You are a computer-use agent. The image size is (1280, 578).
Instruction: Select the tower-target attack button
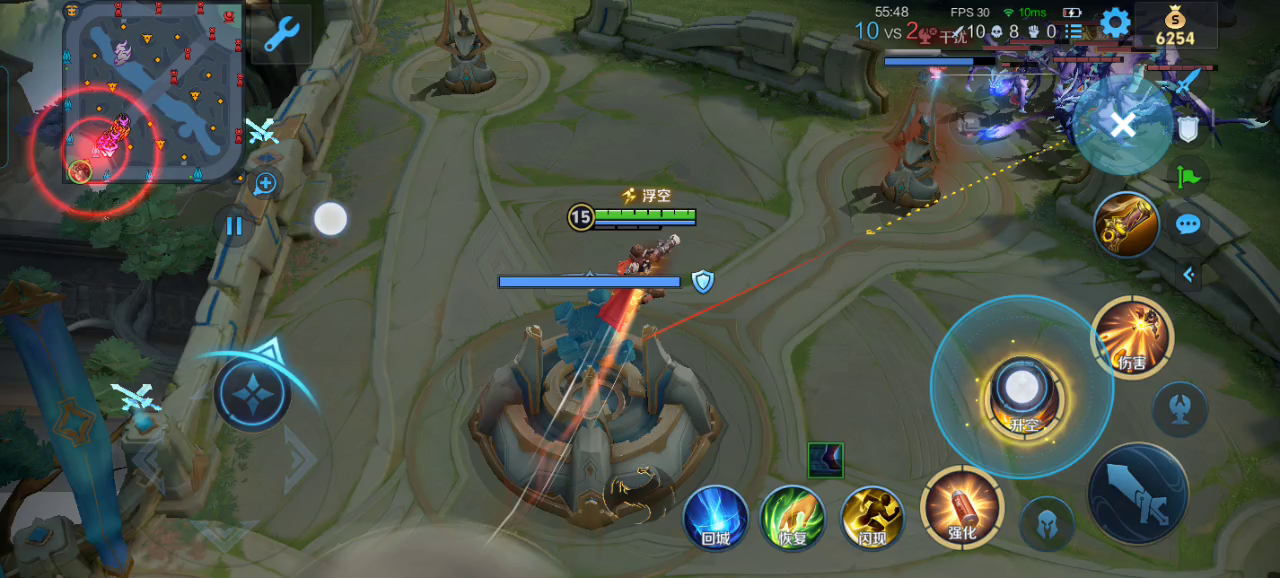1180,409
